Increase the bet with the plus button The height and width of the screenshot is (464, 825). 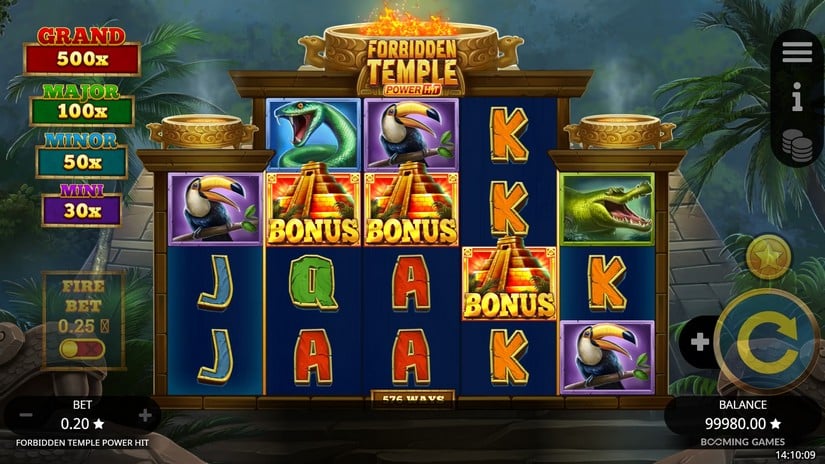point(145,415)
